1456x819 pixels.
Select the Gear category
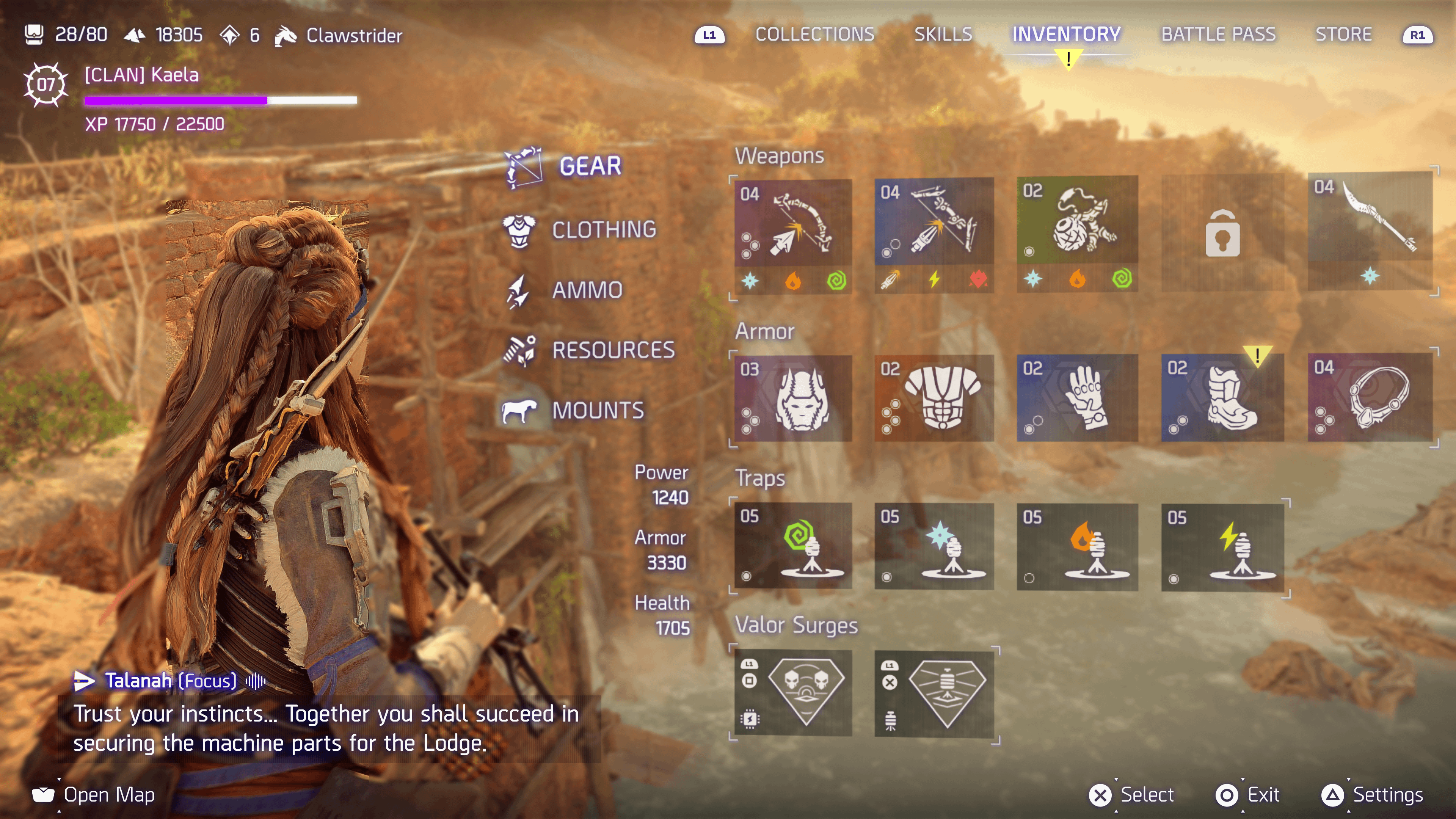point(590,166)
